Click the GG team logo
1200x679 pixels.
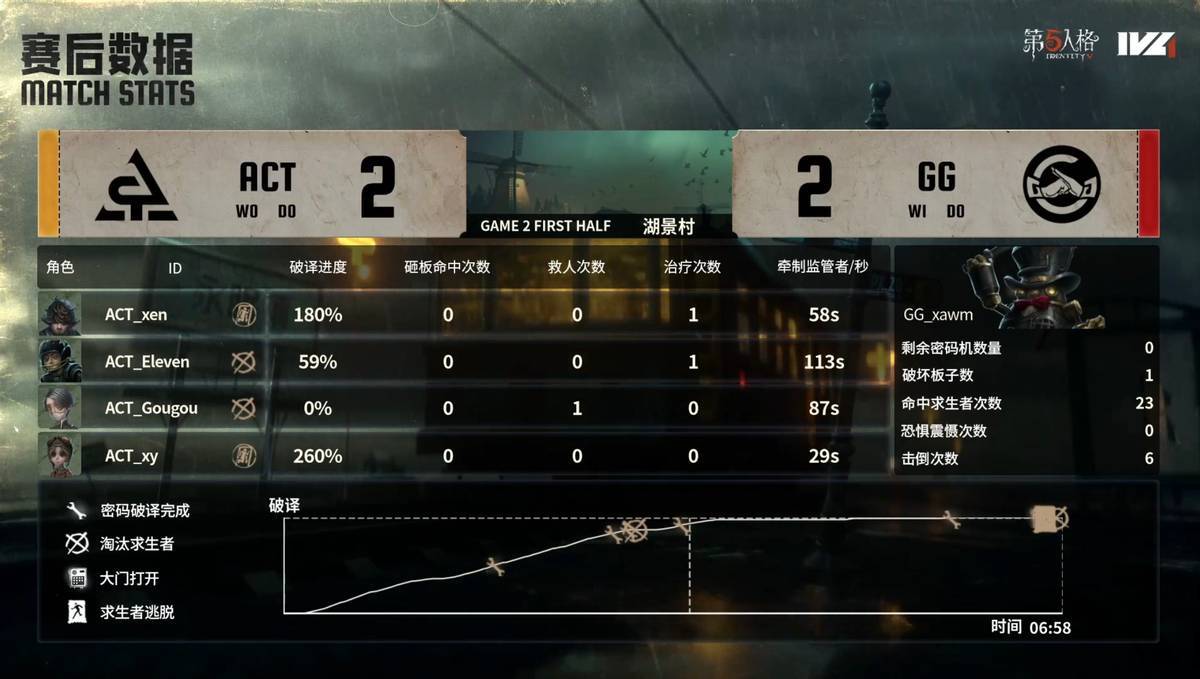pyautogui.click(x=1061, y=184)
